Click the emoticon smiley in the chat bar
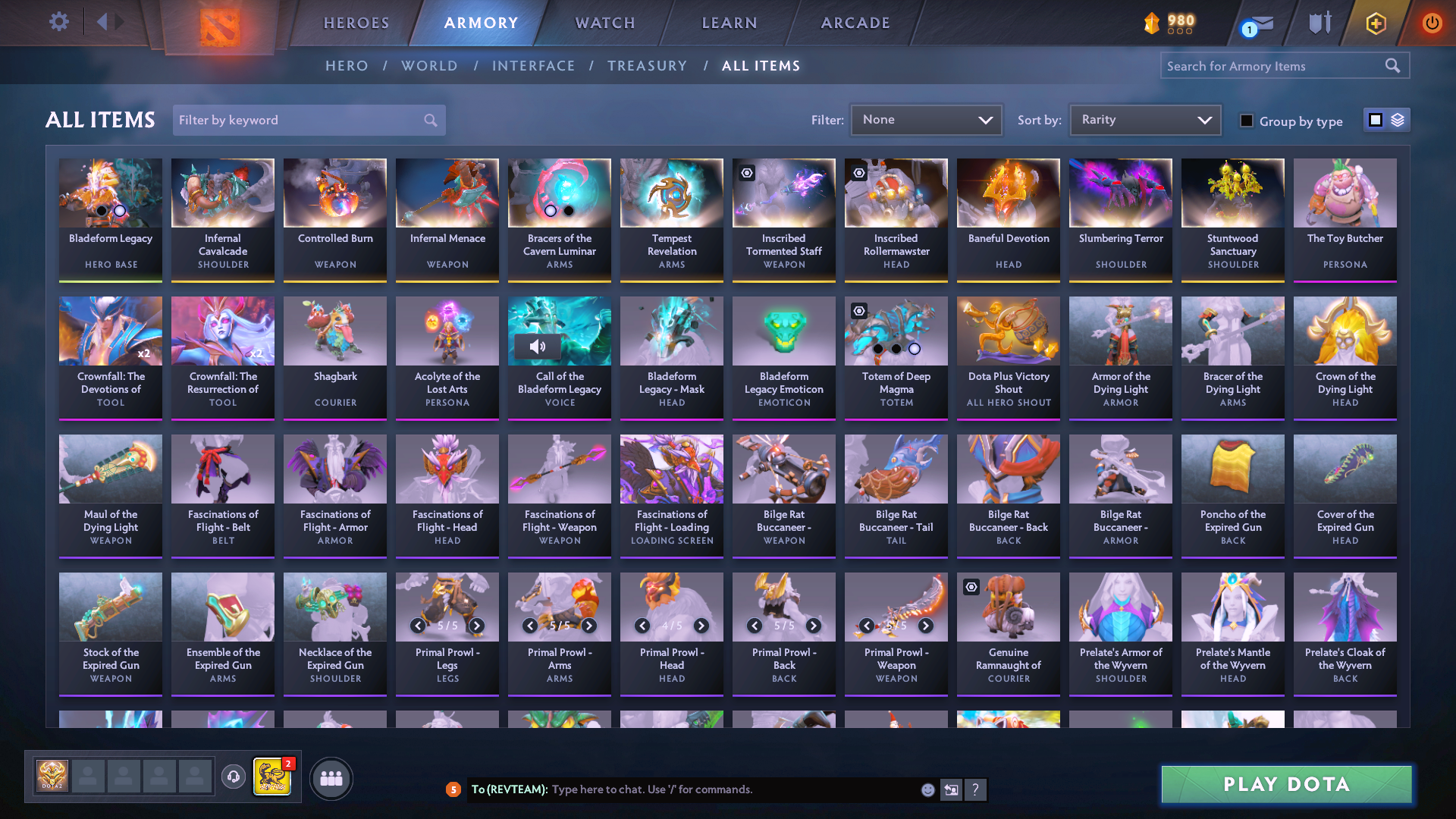The image size is (1456, 819). tap(927, 789)
